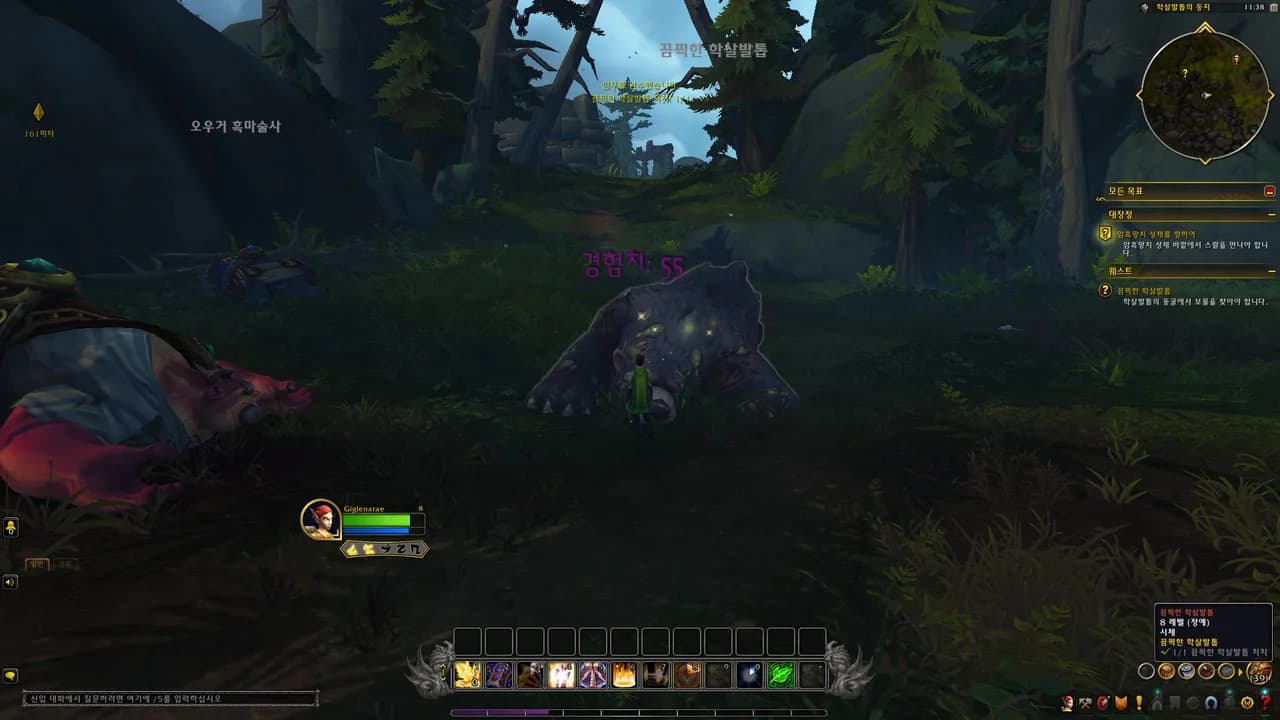Open the character info micro button

click(x=1068, y=703)
